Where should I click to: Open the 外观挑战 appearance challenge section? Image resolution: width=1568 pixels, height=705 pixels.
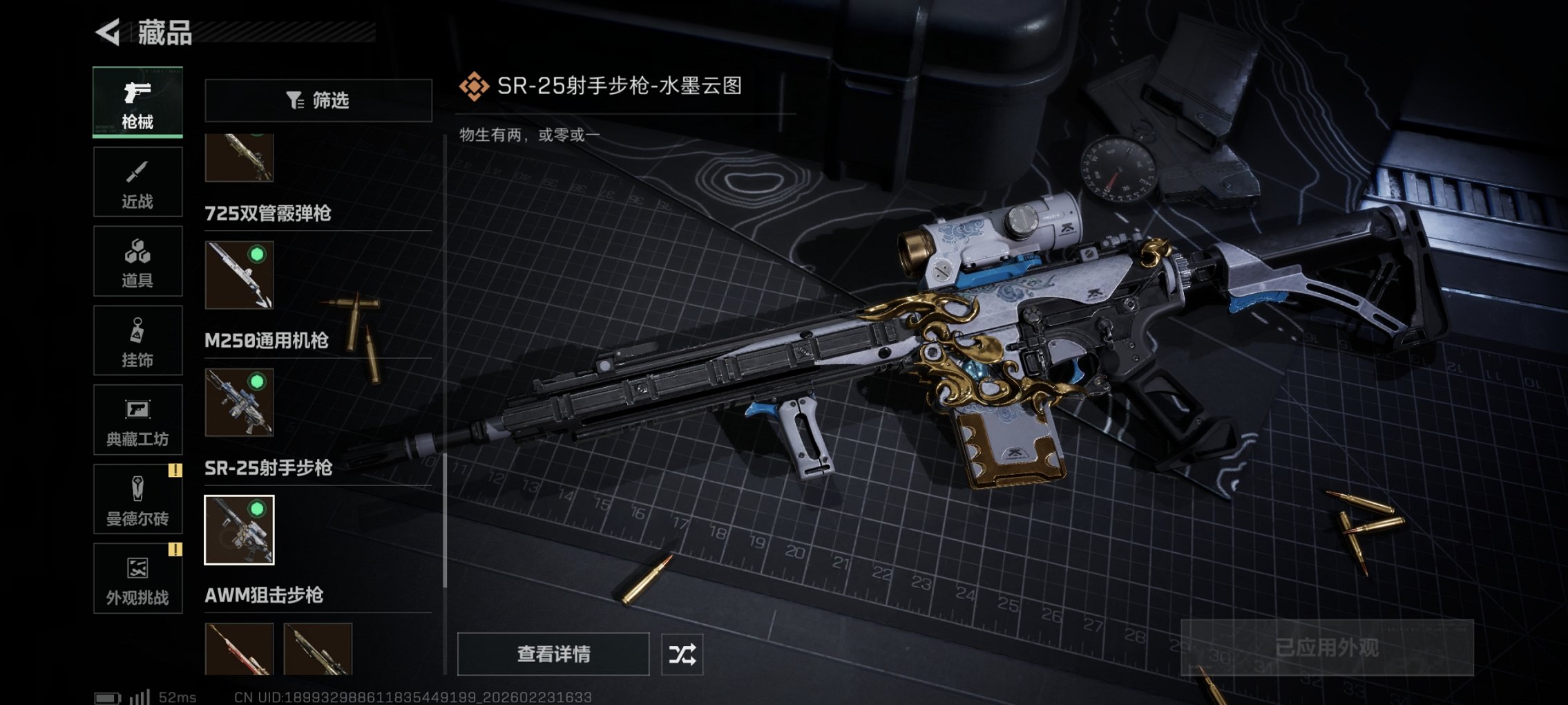point(137,579)
